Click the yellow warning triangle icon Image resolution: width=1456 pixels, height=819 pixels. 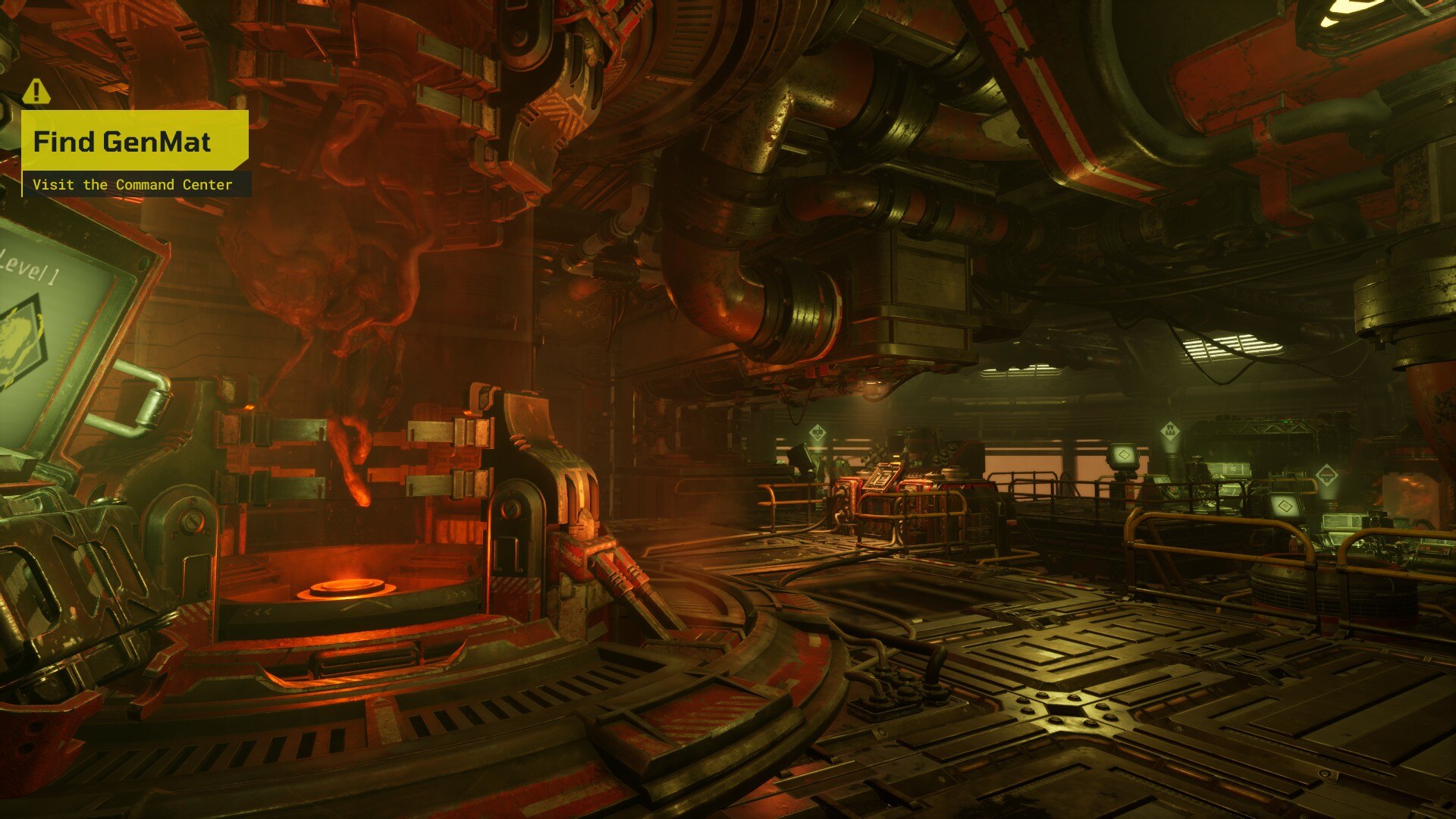(36, 92)
